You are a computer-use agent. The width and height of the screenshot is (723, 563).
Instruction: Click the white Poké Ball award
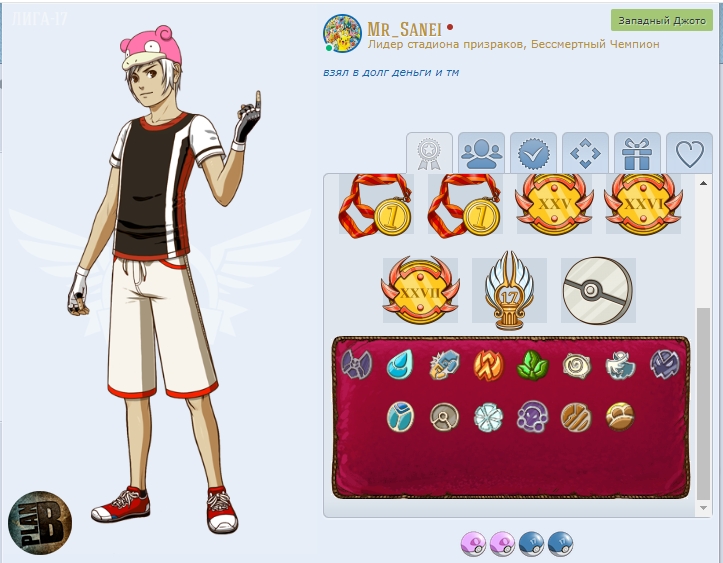pos(597,290)
